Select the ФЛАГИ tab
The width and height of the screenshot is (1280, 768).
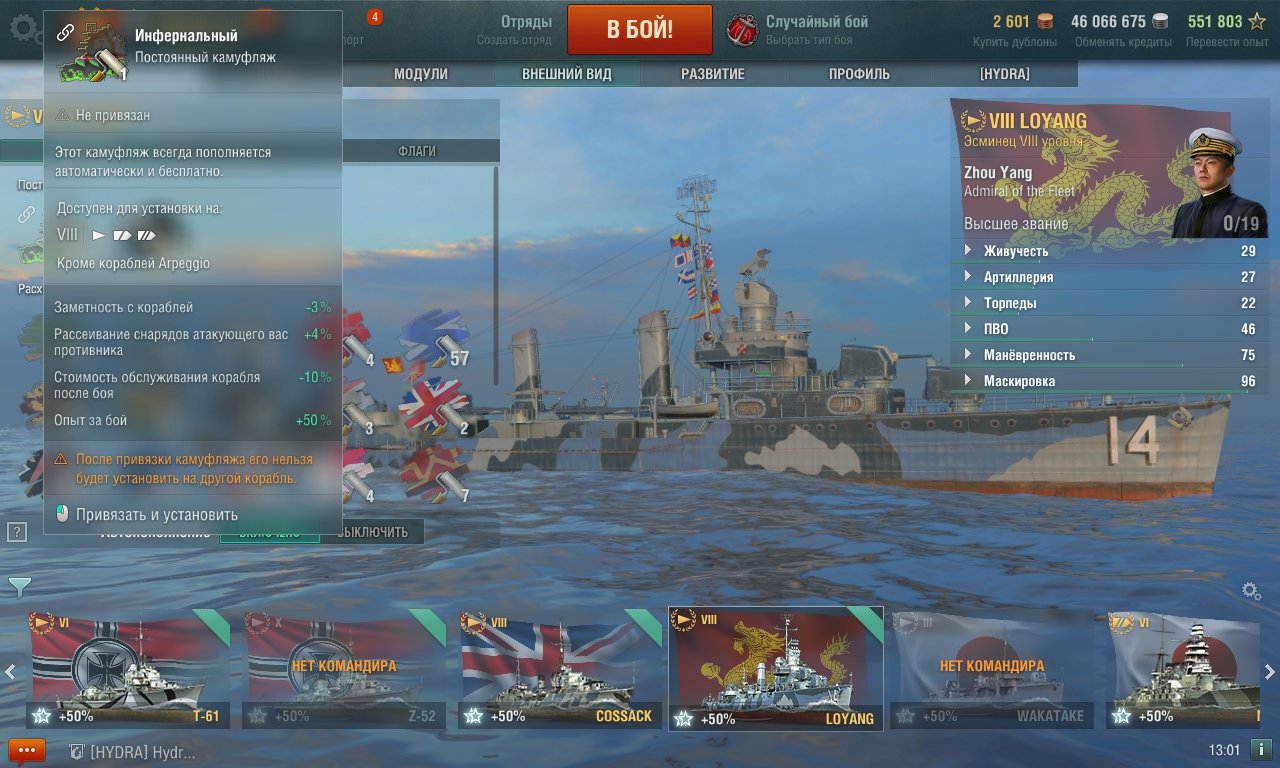[416, 151]
